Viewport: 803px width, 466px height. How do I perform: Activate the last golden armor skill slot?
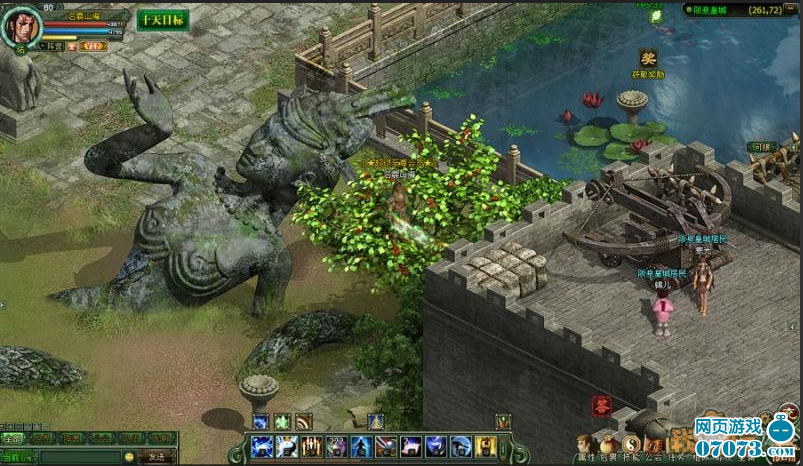(485, 446)
